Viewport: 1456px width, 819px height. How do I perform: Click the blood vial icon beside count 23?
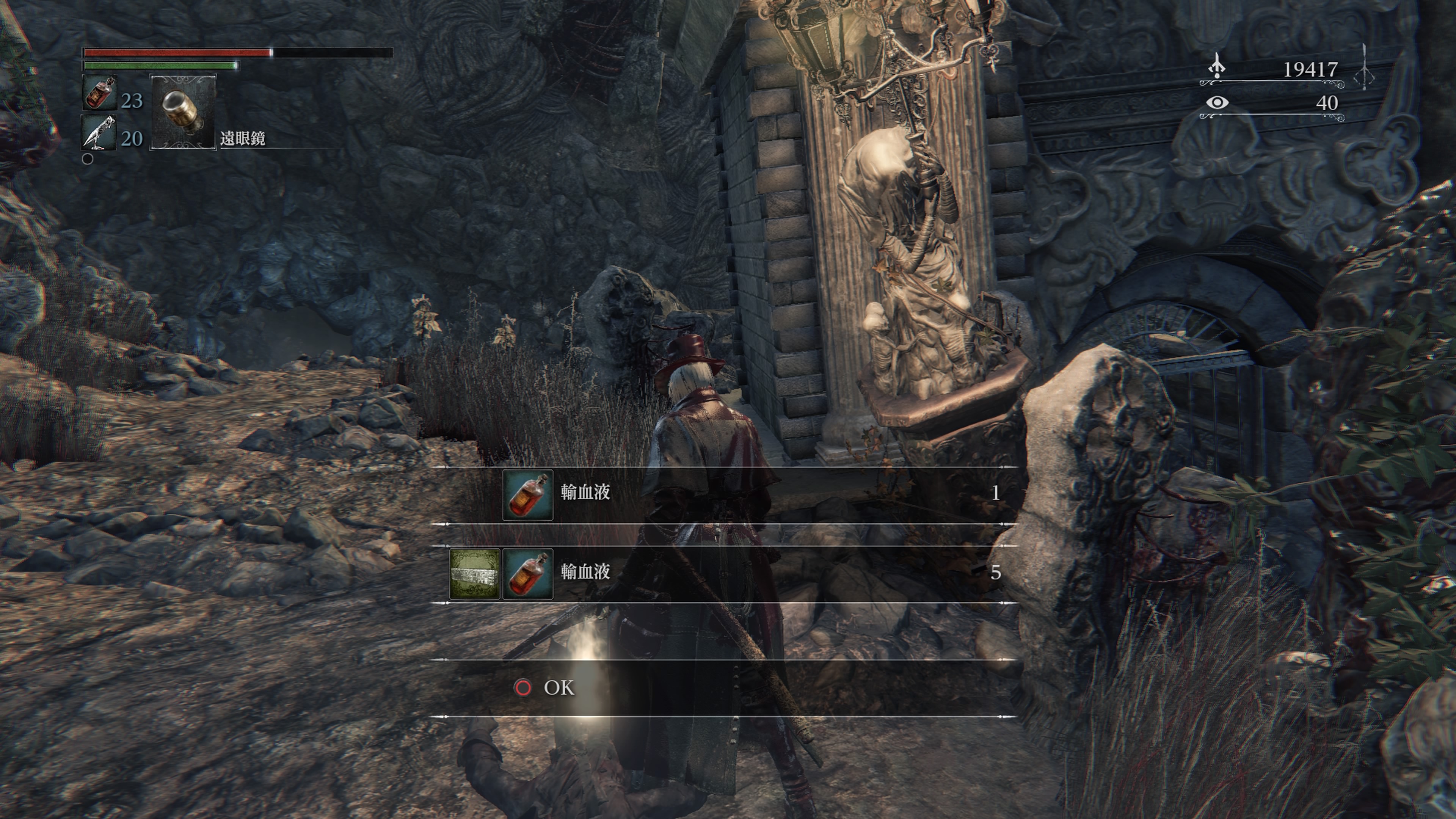(99, 93)
